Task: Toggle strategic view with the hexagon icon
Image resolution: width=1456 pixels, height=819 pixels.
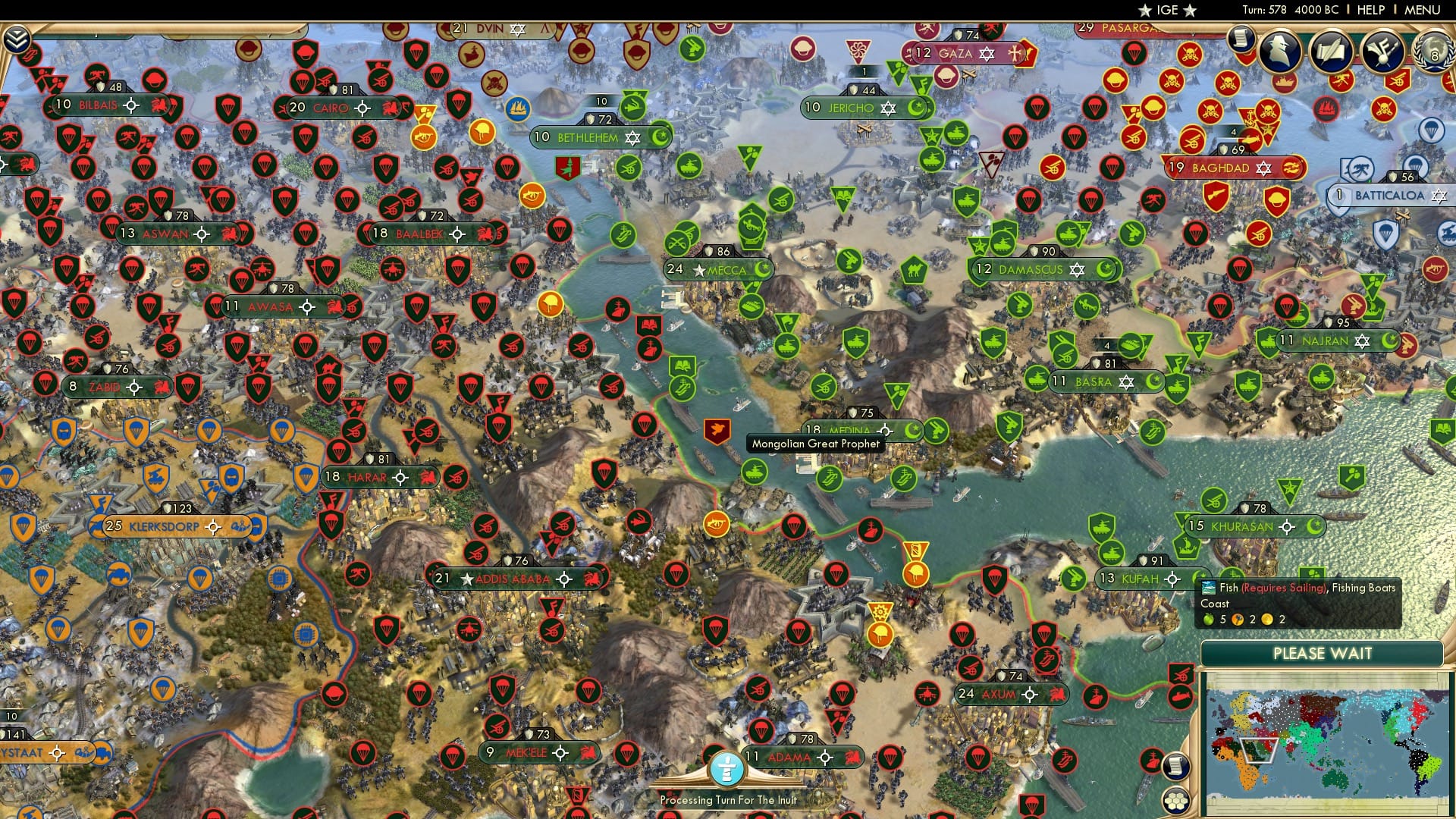Action: [1176, 800]
